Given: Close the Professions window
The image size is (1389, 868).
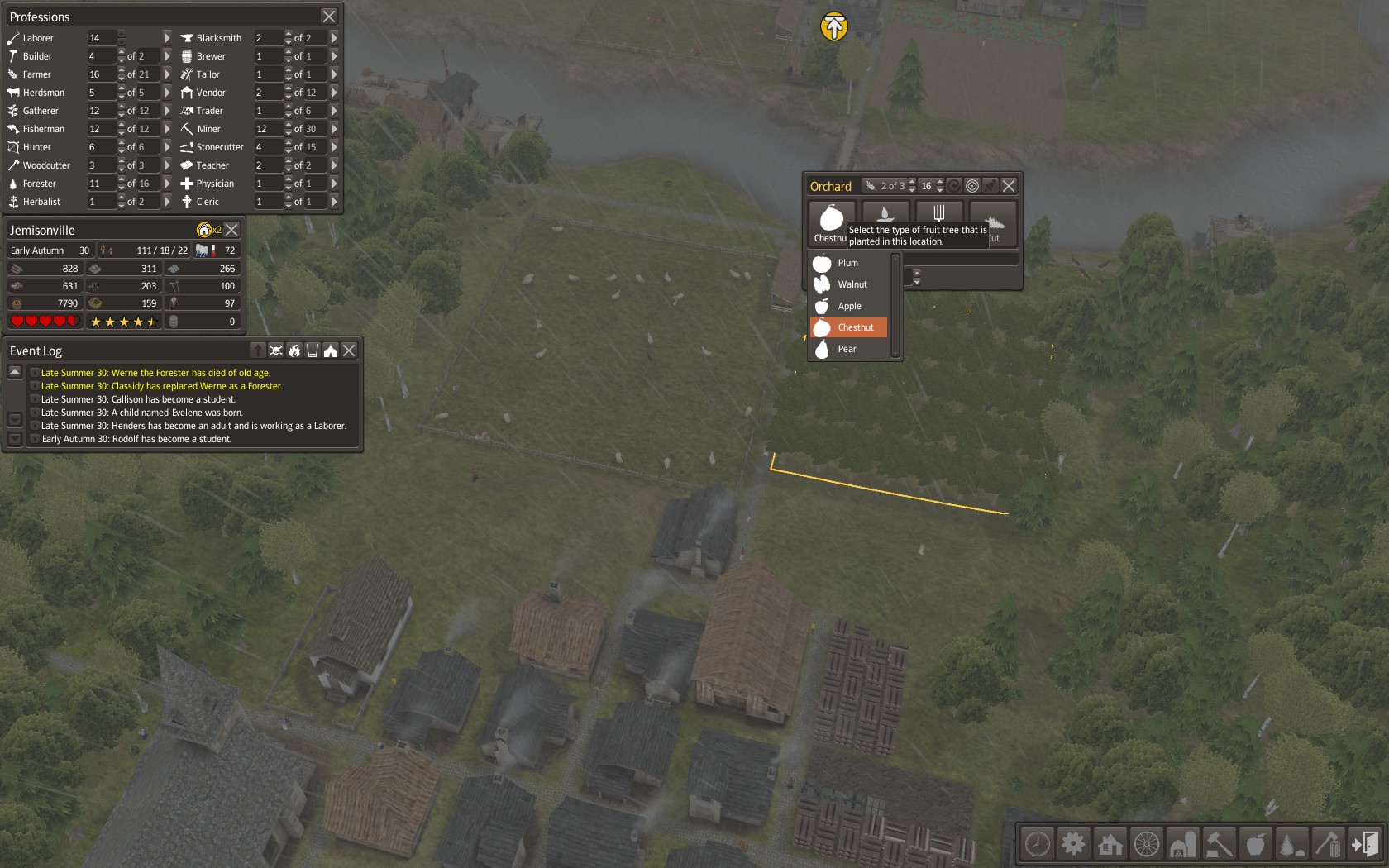Looking at the screenshot, I should [329, 17].
